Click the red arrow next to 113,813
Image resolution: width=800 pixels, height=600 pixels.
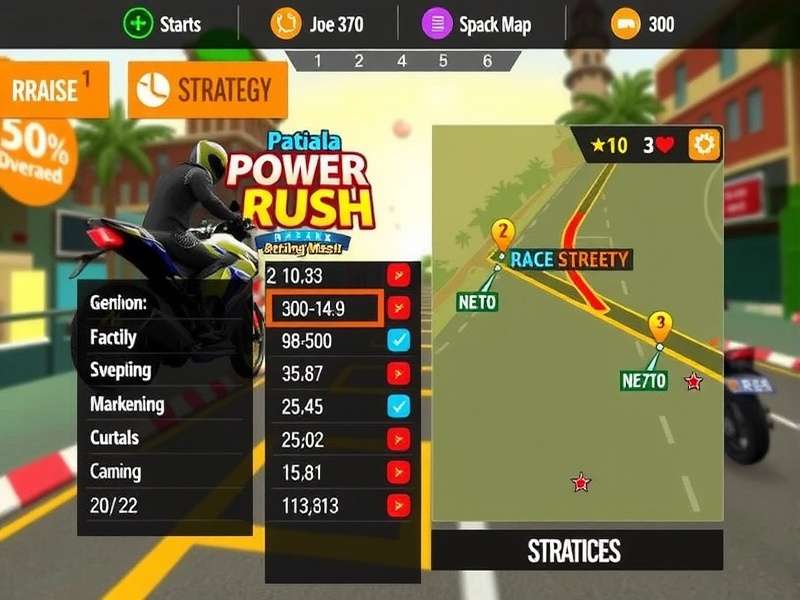(399, 505)
